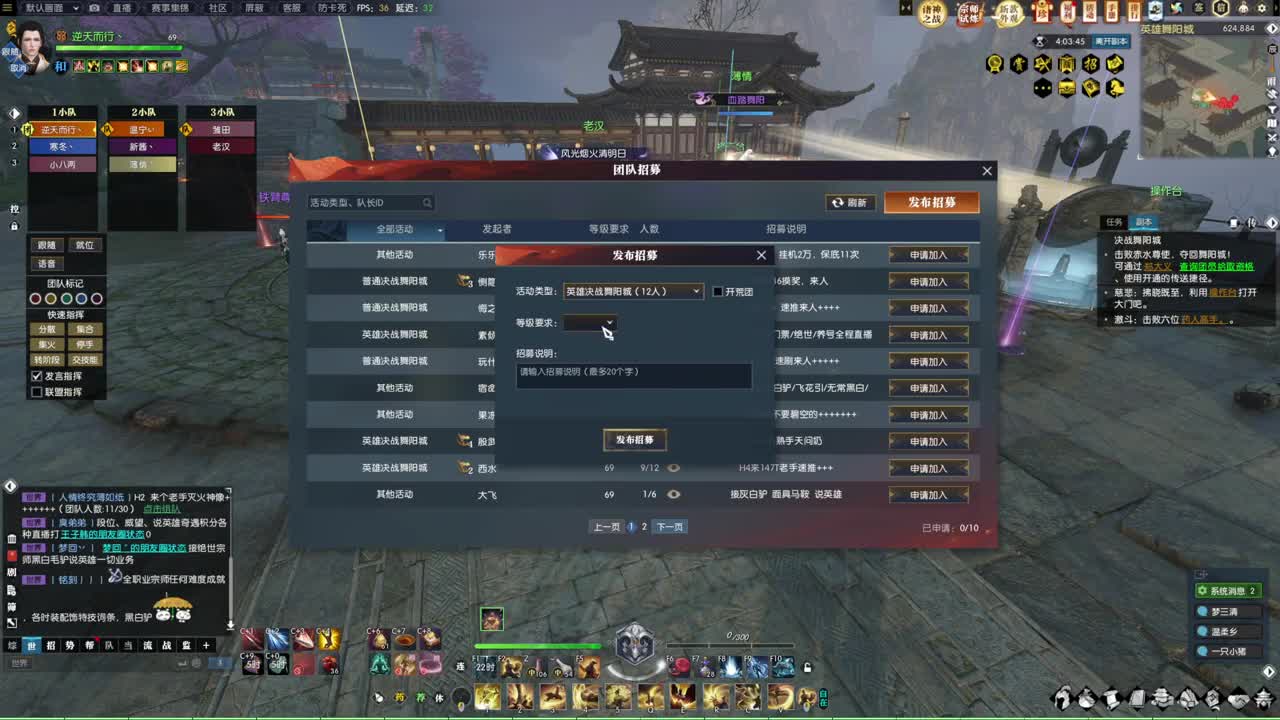The width and height of the screenshot is (1280, 720).
Task: Click the bell notification icon top right
Action: coord(1242,7)
